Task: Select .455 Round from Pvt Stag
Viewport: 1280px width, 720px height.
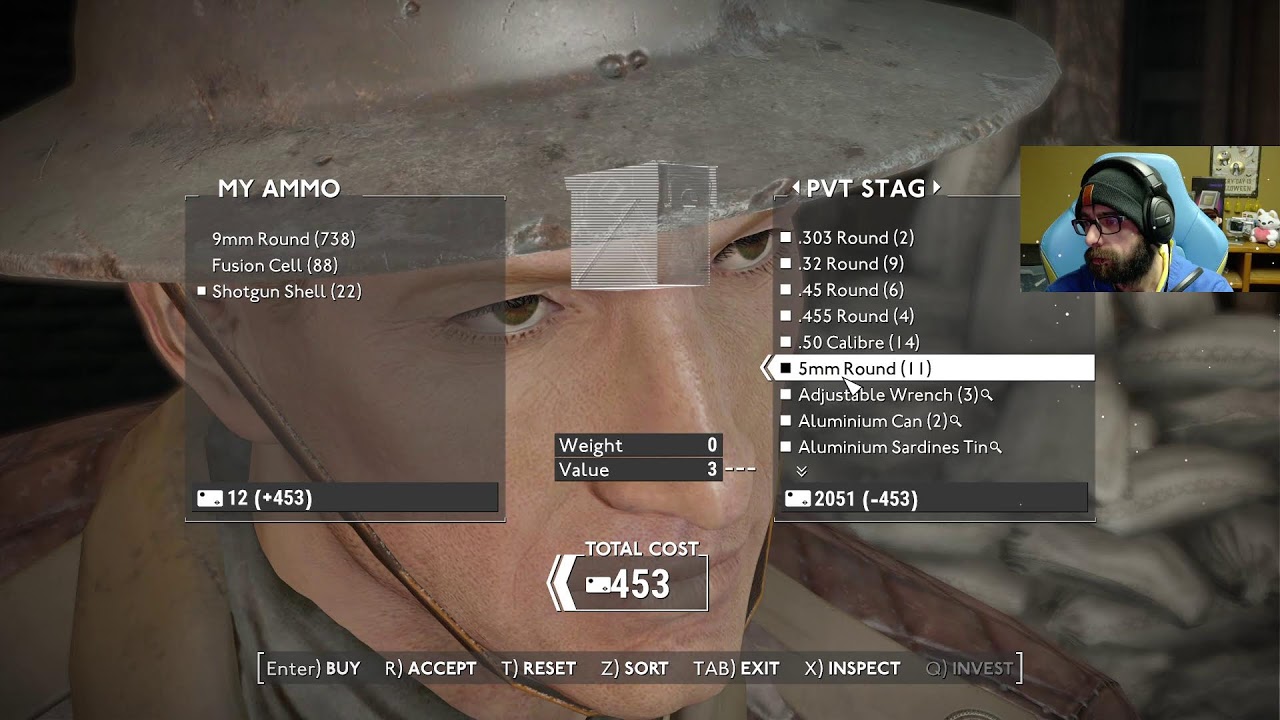Action: point(855,316)
